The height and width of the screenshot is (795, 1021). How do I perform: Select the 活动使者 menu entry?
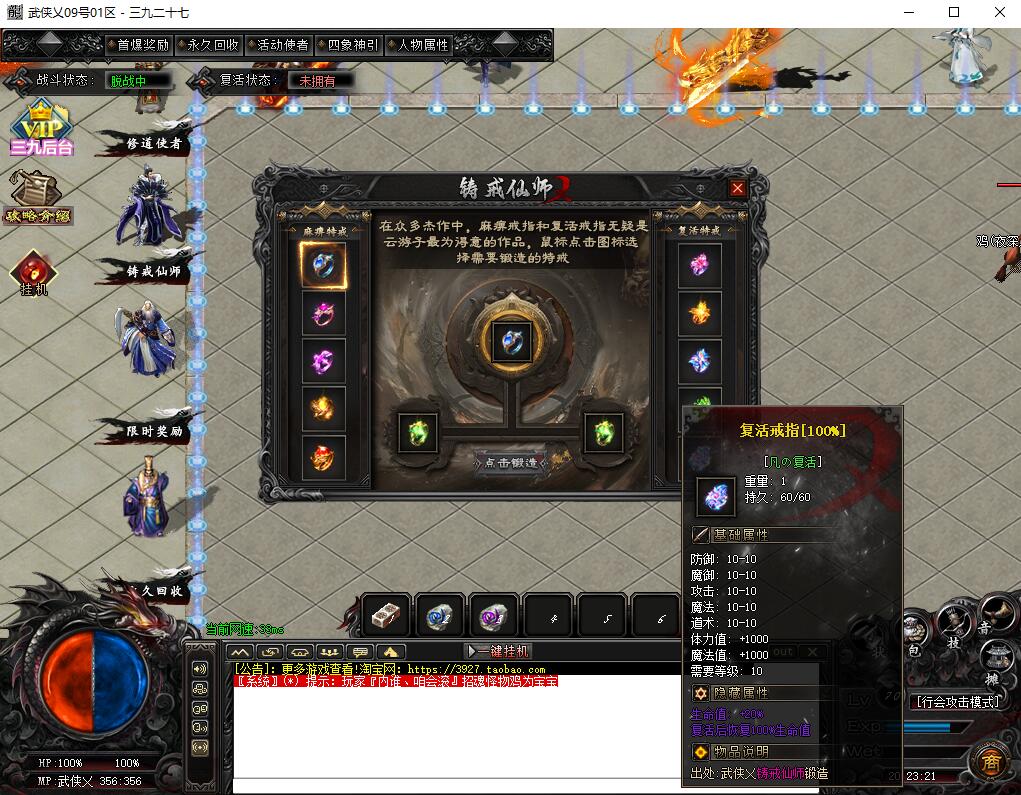(x=282, y=45)
